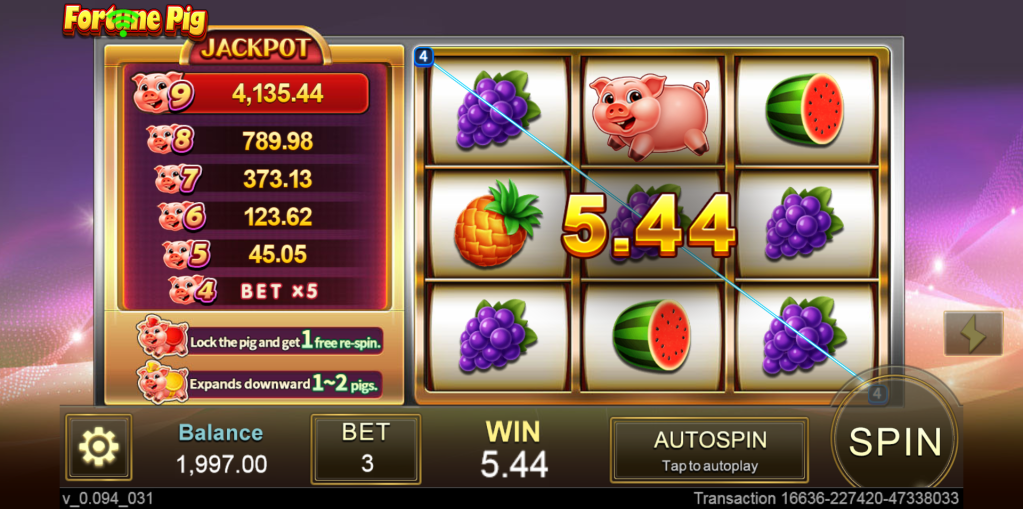
Task: Open settings with the gear icon
Action: pyautogui.click(x=99, y=448)
